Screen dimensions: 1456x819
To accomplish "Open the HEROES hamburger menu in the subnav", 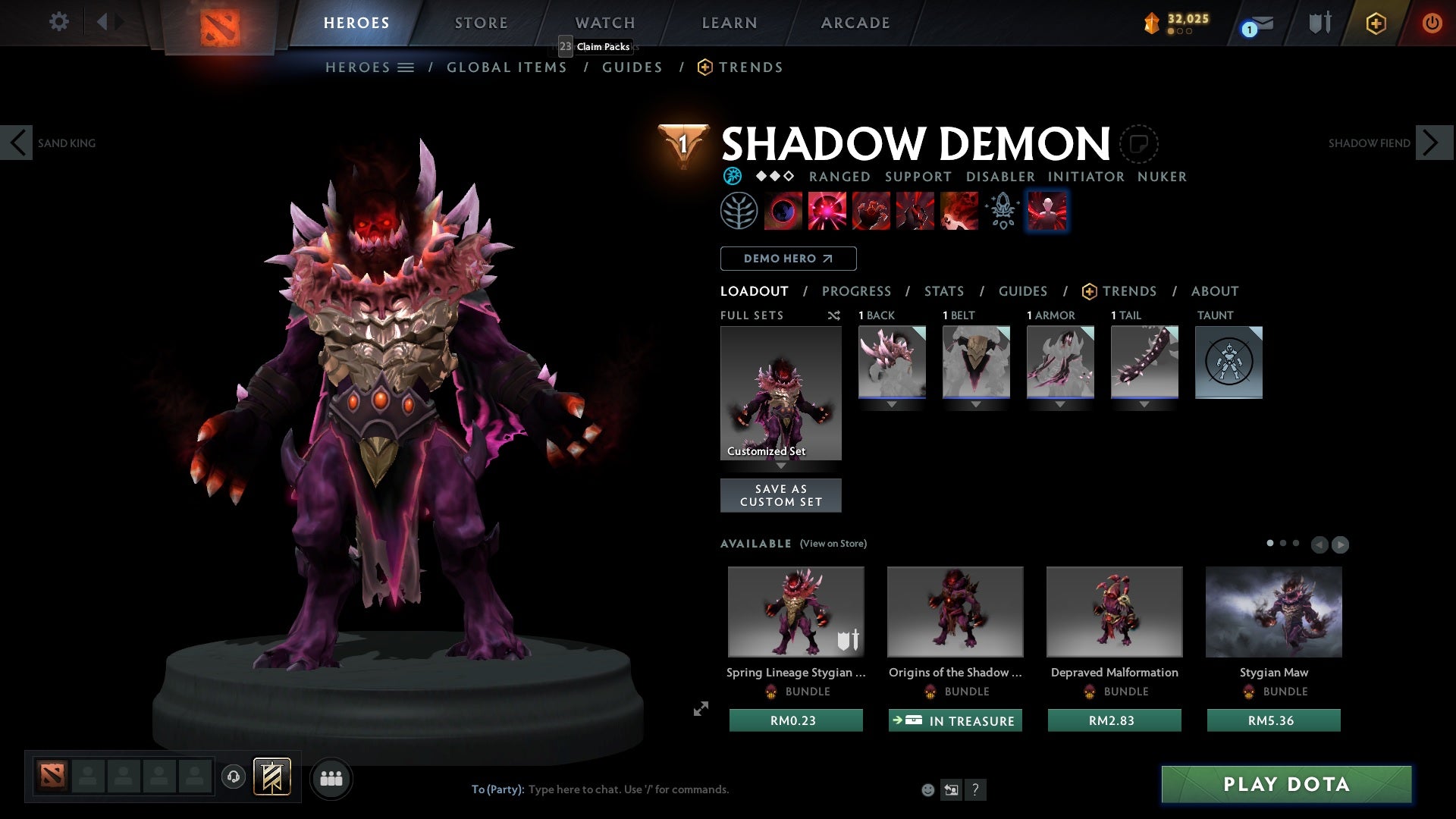I will pyautogui.click(x=406, y=67).
